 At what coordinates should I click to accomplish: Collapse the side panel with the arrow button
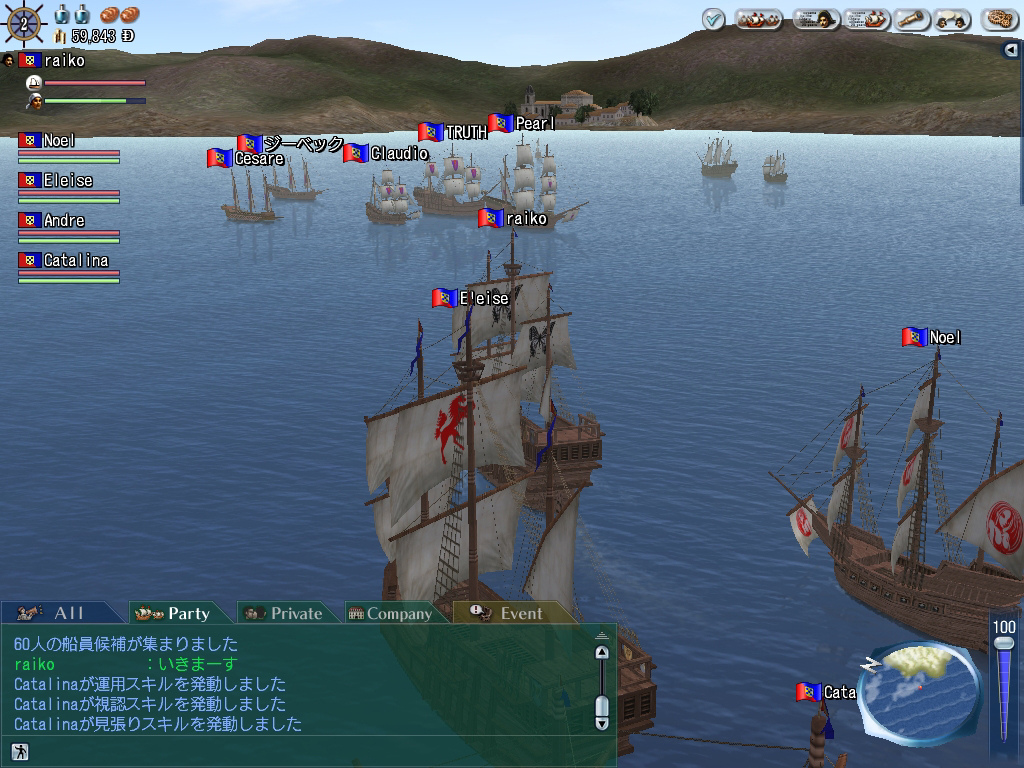coord(1012,50)
